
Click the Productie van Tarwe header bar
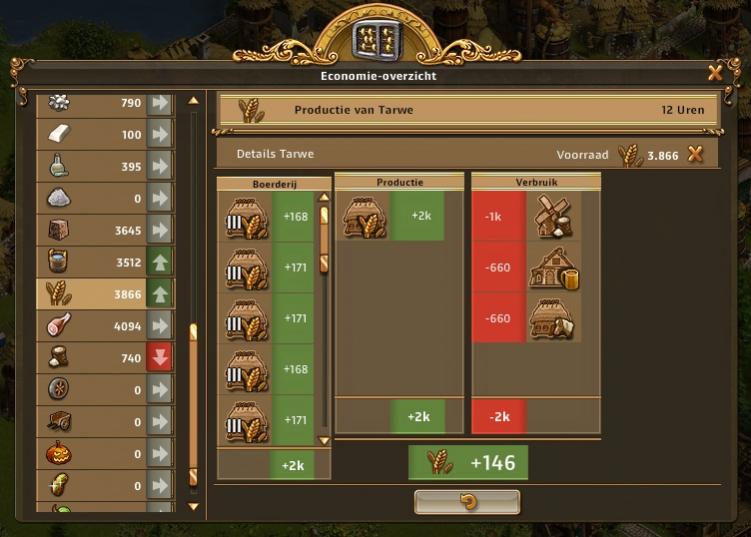pos(468,110)
